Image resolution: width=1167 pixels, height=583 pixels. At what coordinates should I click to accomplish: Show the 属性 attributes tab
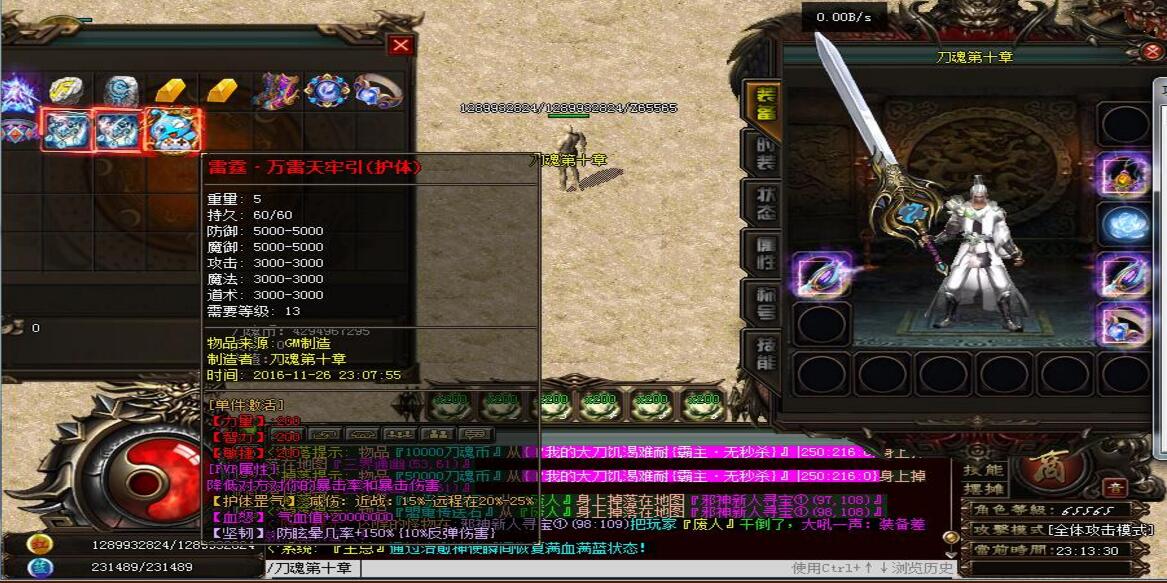coord(763,250)
